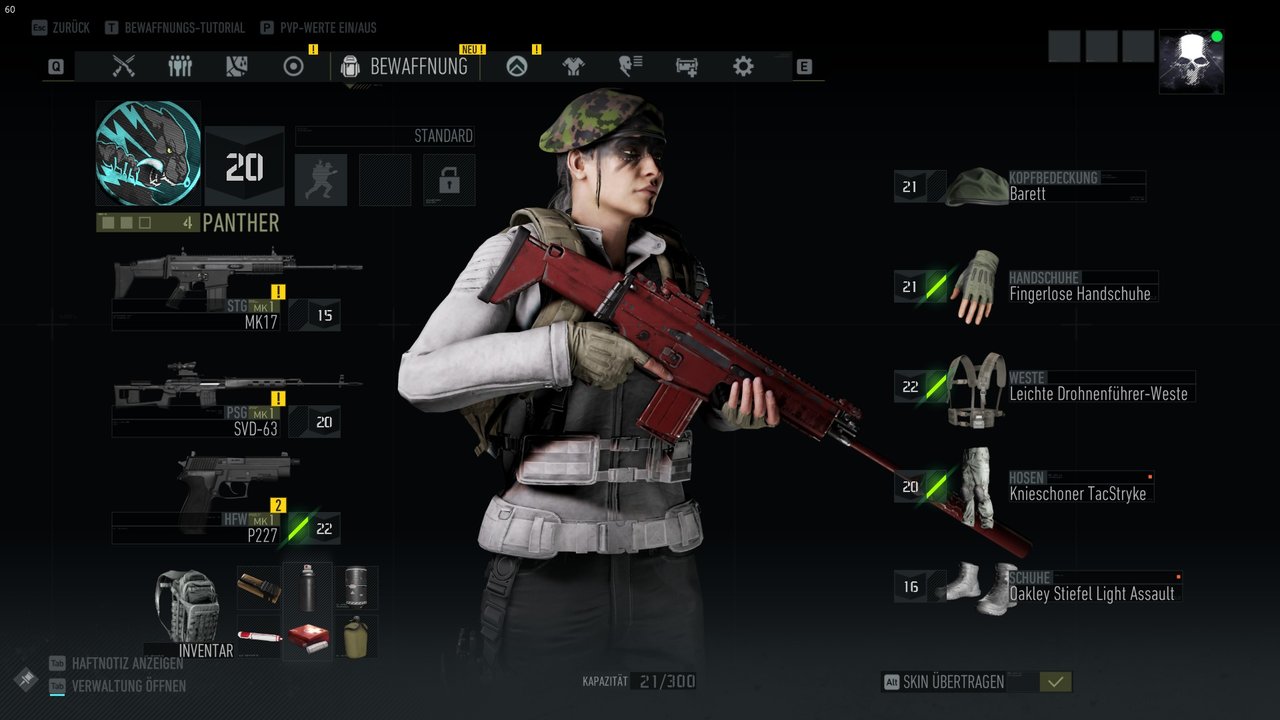
Task: Open the shirt customization tab
Action: [x=573, y=67]
